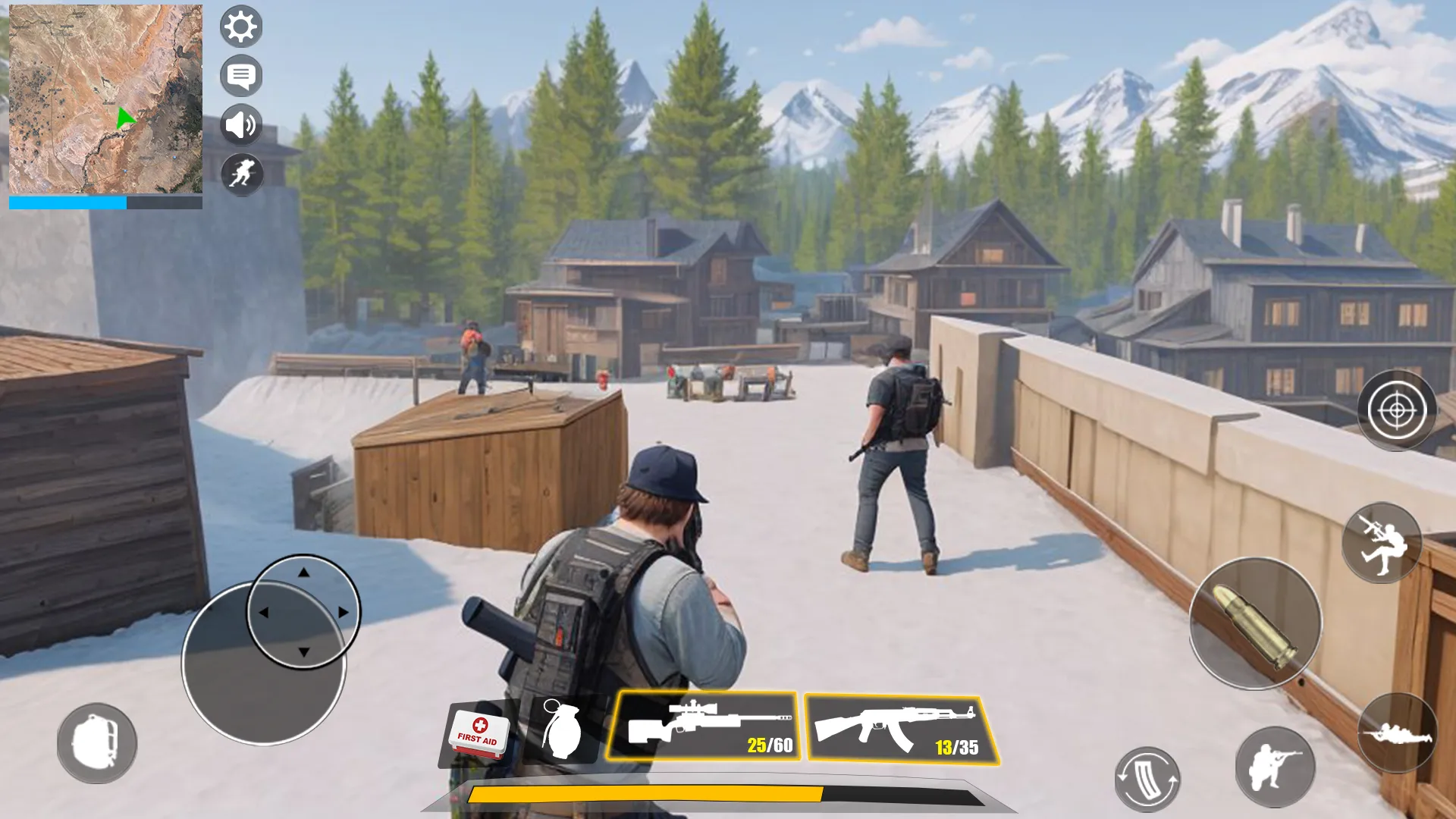Activate the sprint icon

coord(240,175)
